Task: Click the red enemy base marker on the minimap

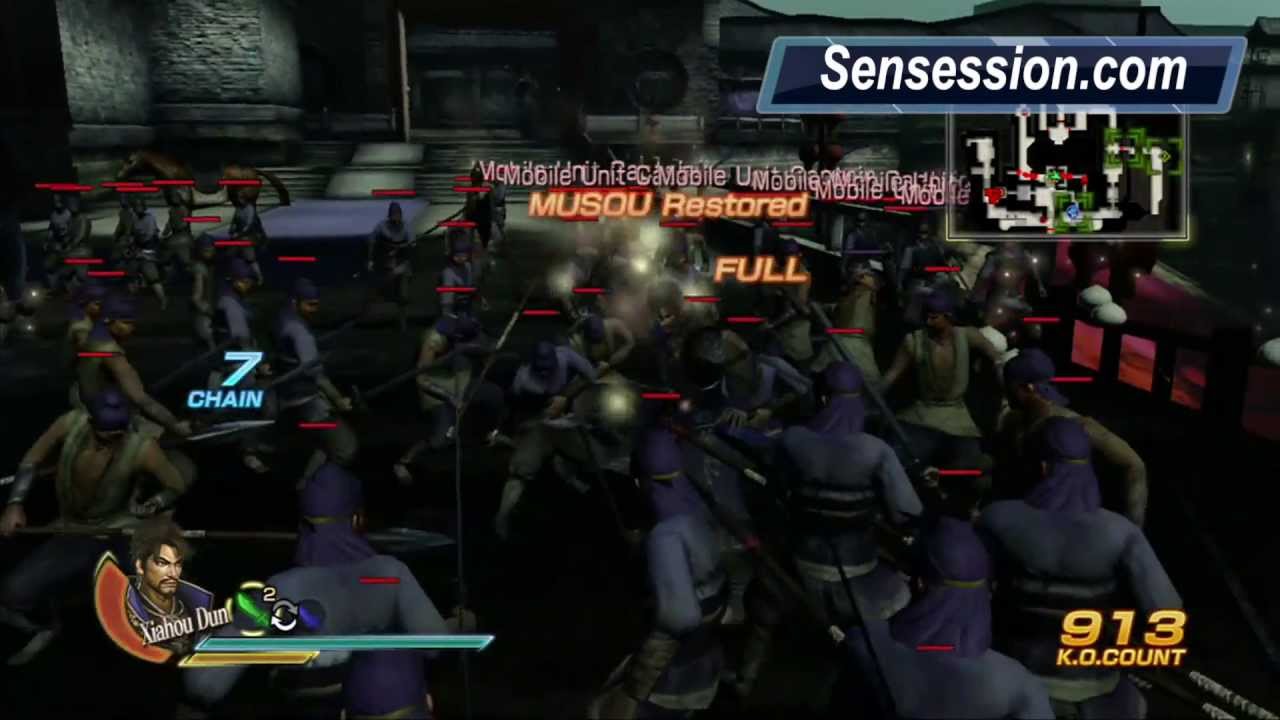Action: [x=994, y=194]
